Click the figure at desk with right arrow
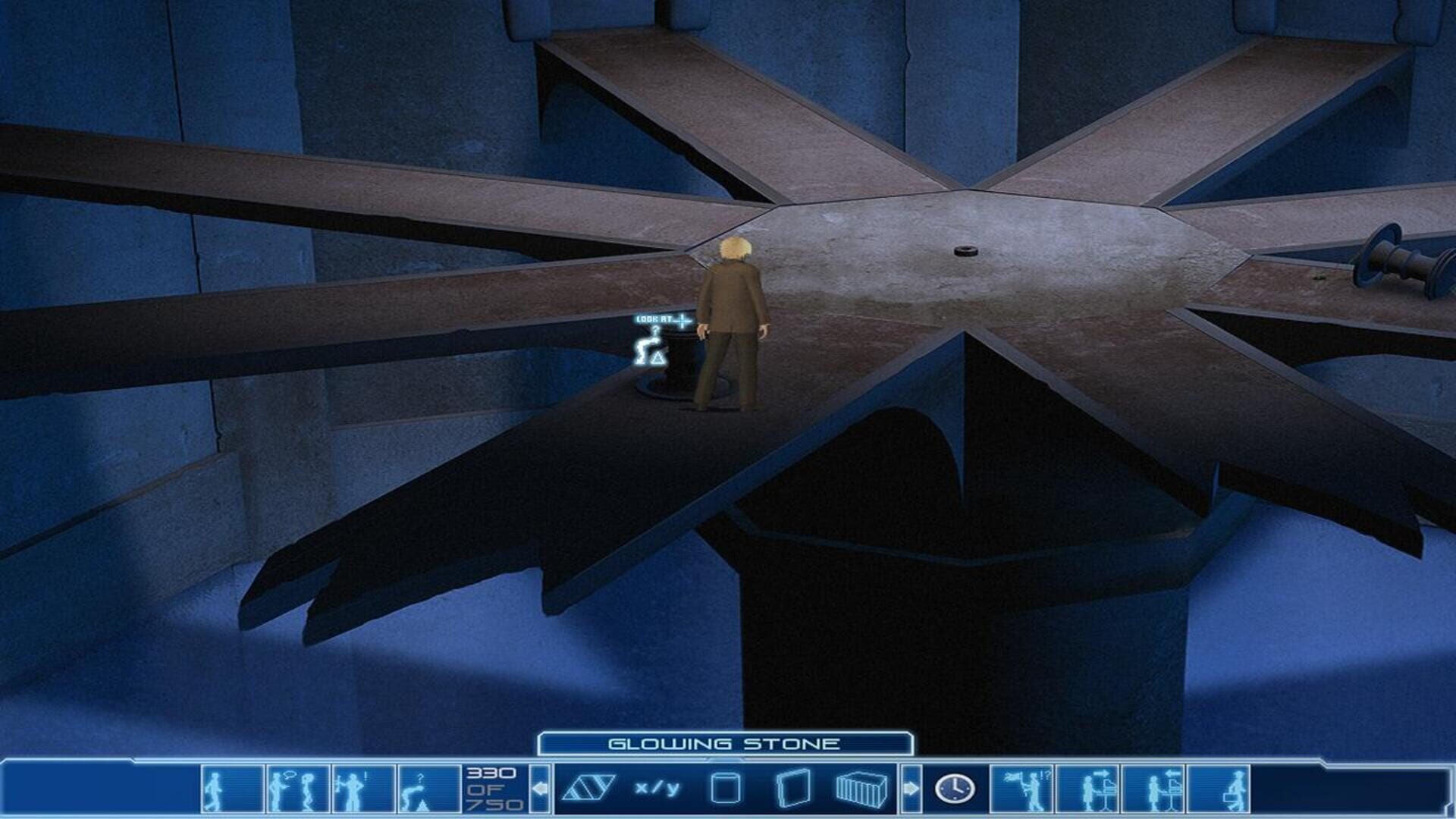Screen dimensions: 1456x819 click(x=1088, y=789)
